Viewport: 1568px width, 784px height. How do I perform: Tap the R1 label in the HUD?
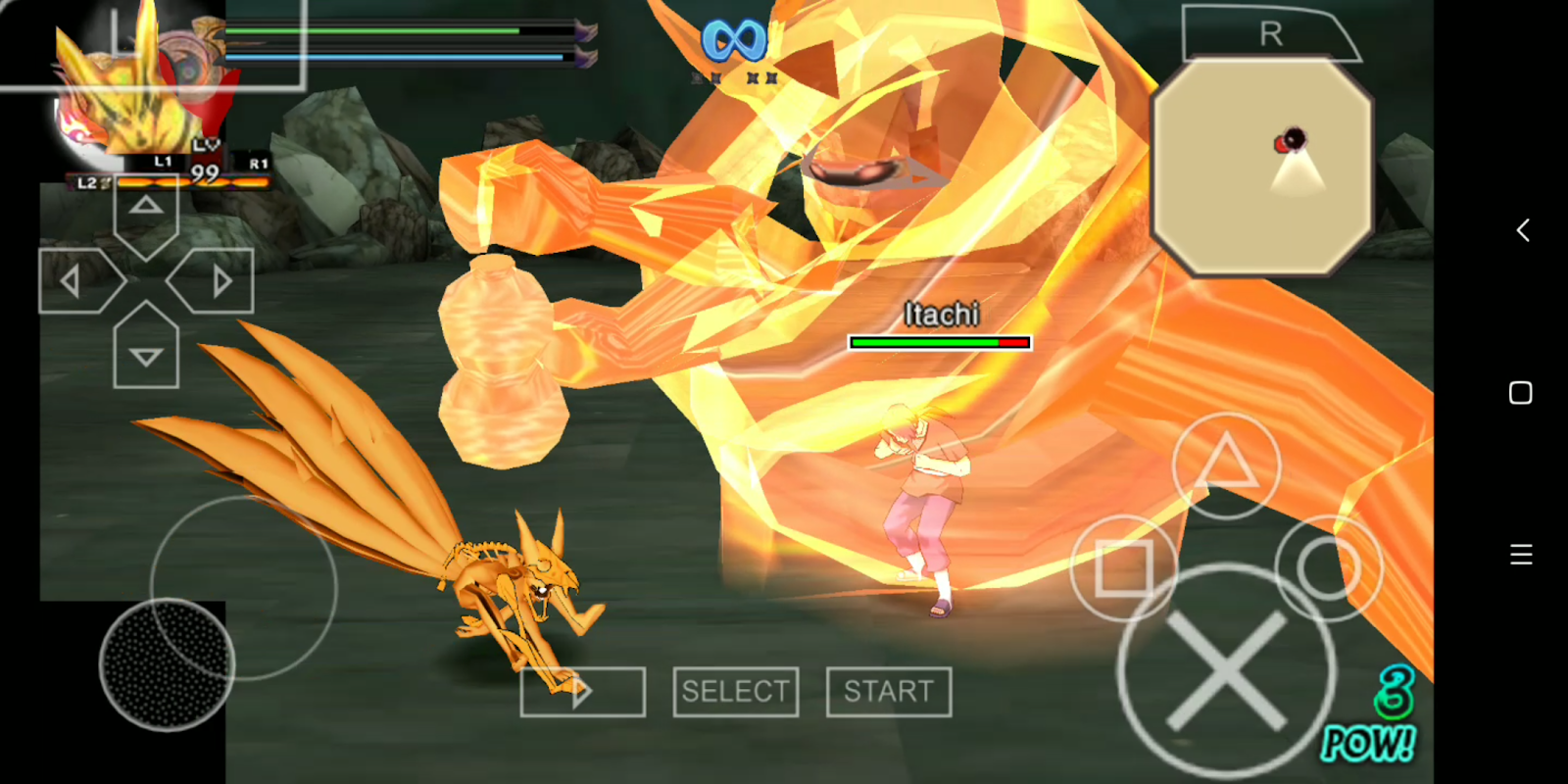(256, 164)
